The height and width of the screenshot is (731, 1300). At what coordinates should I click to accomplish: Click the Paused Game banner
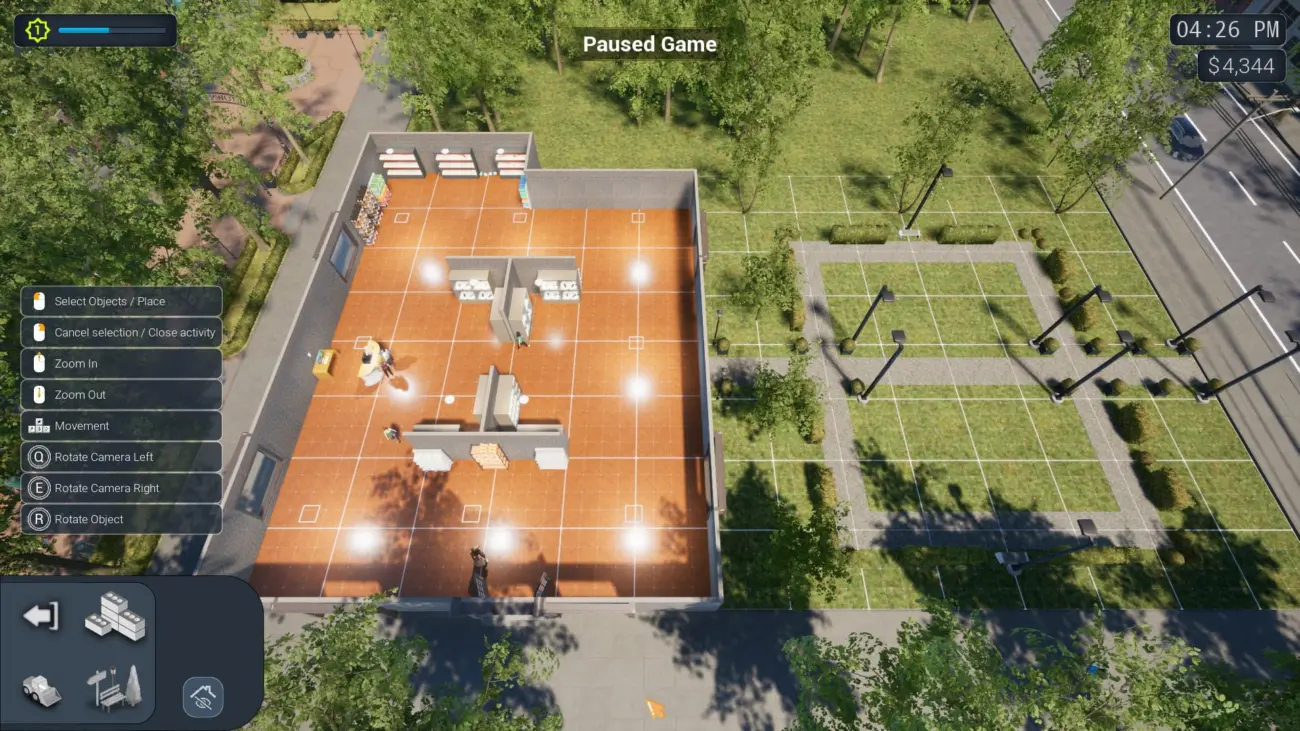[x=650, y=44]
